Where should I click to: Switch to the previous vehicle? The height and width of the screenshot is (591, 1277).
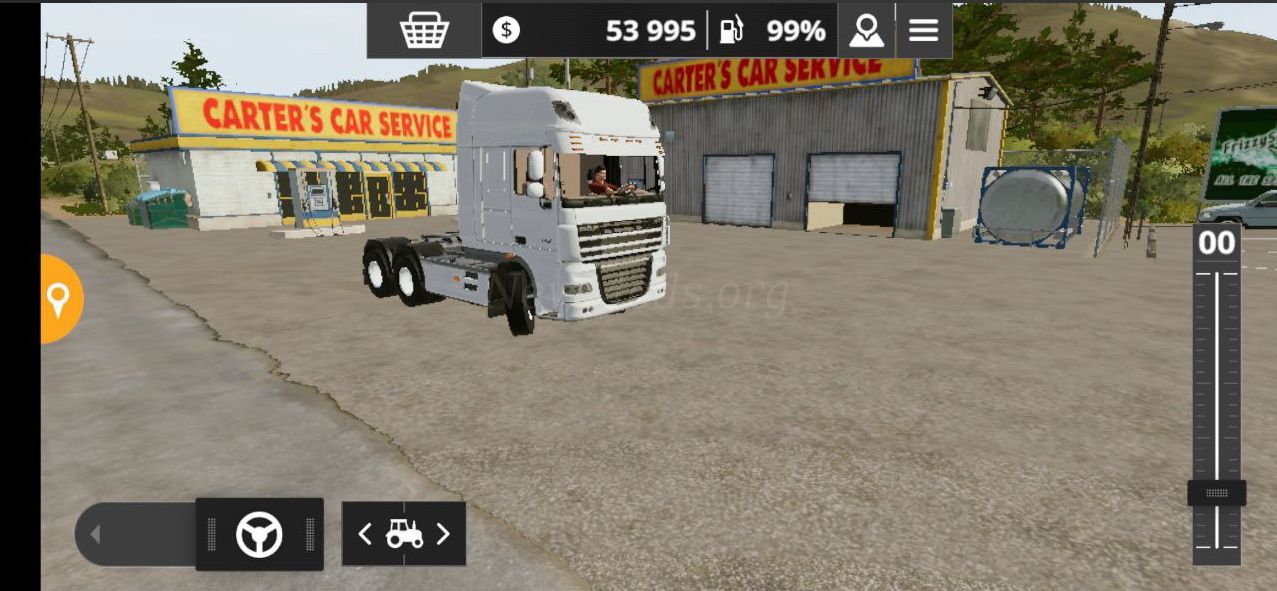tap(366, 535)
